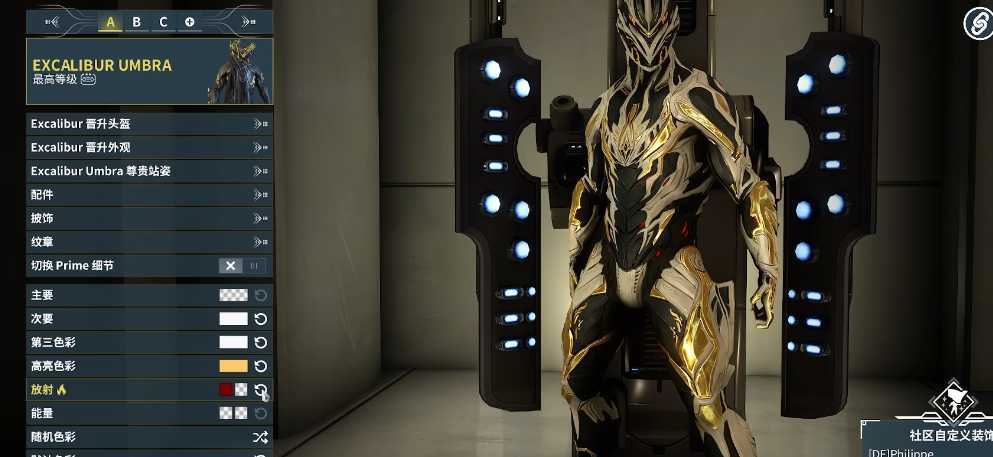Reset the 放射 emissive colors
Image resolution: width=993 pixels, height=457 pixels.
261,390
